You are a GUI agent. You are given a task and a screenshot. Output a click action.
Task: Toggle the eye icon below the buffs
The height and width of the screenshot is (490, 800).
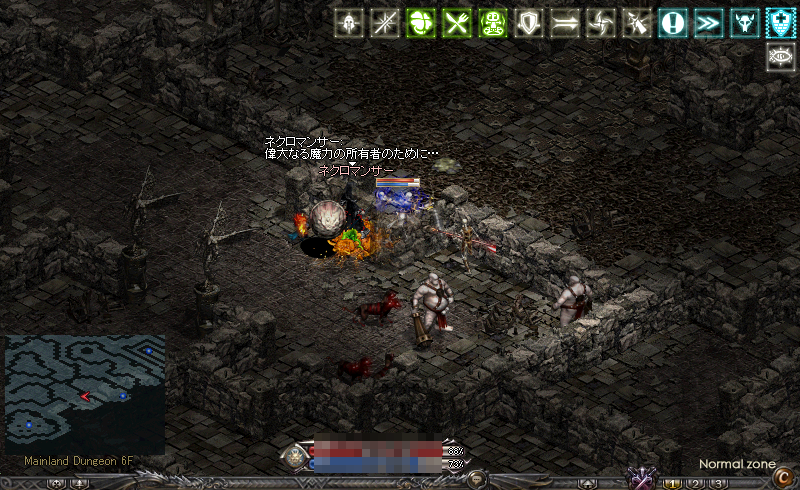point(780,57)
